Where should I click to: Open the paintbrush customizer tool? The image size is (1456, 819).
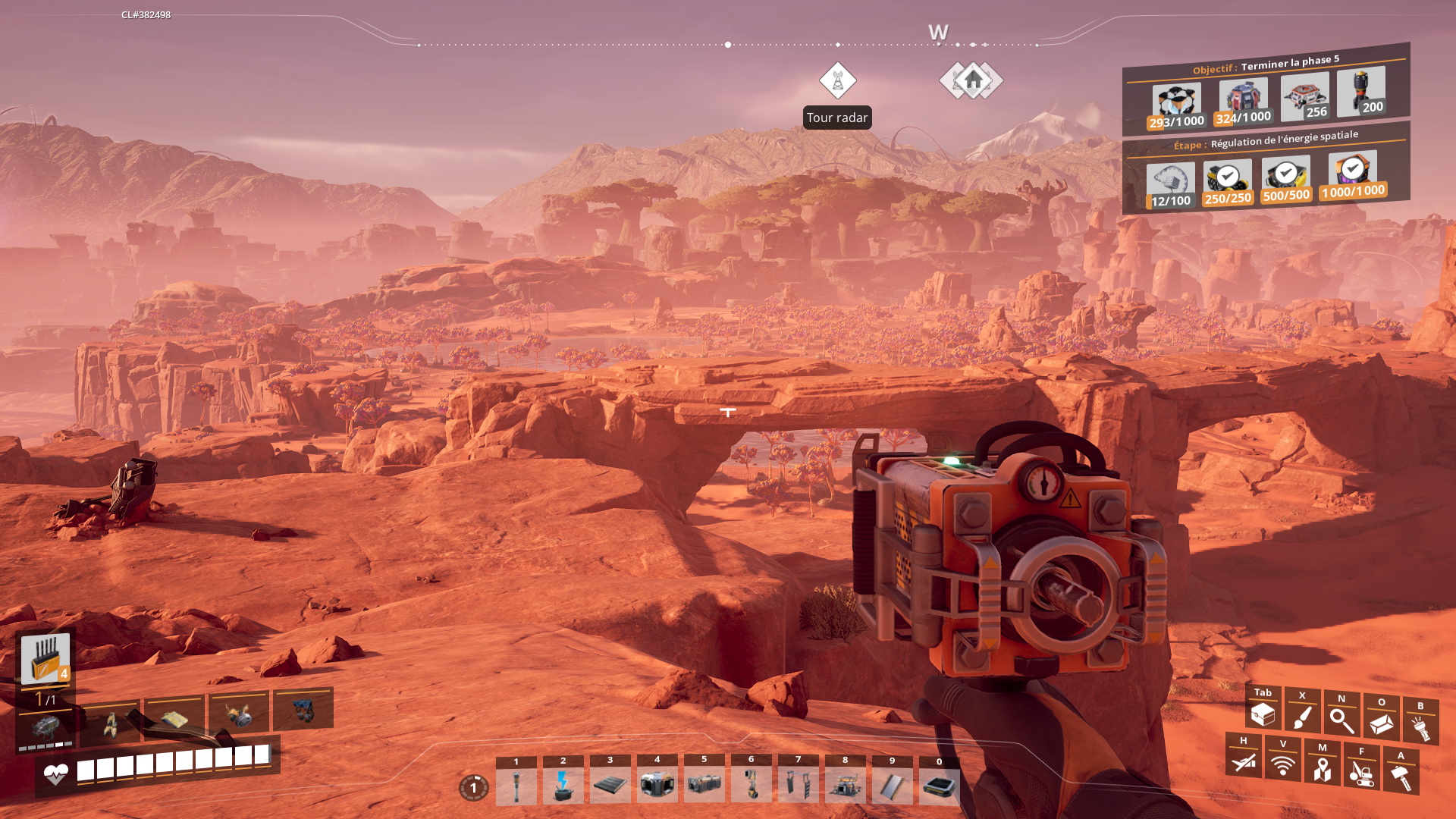(x=1302, y=716)
